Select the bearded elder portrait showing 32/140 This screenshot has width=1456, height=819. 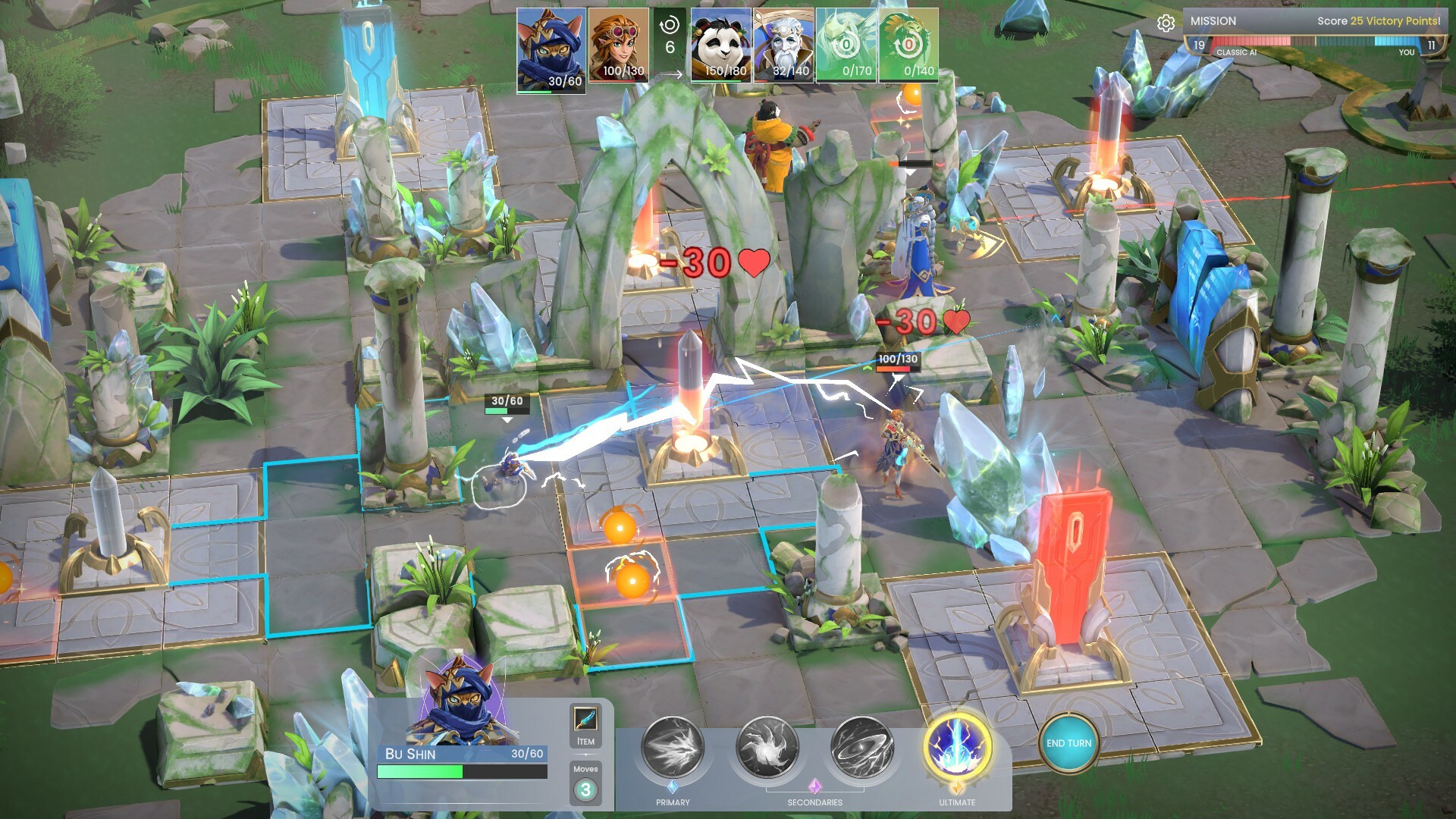tap(785, 45)
